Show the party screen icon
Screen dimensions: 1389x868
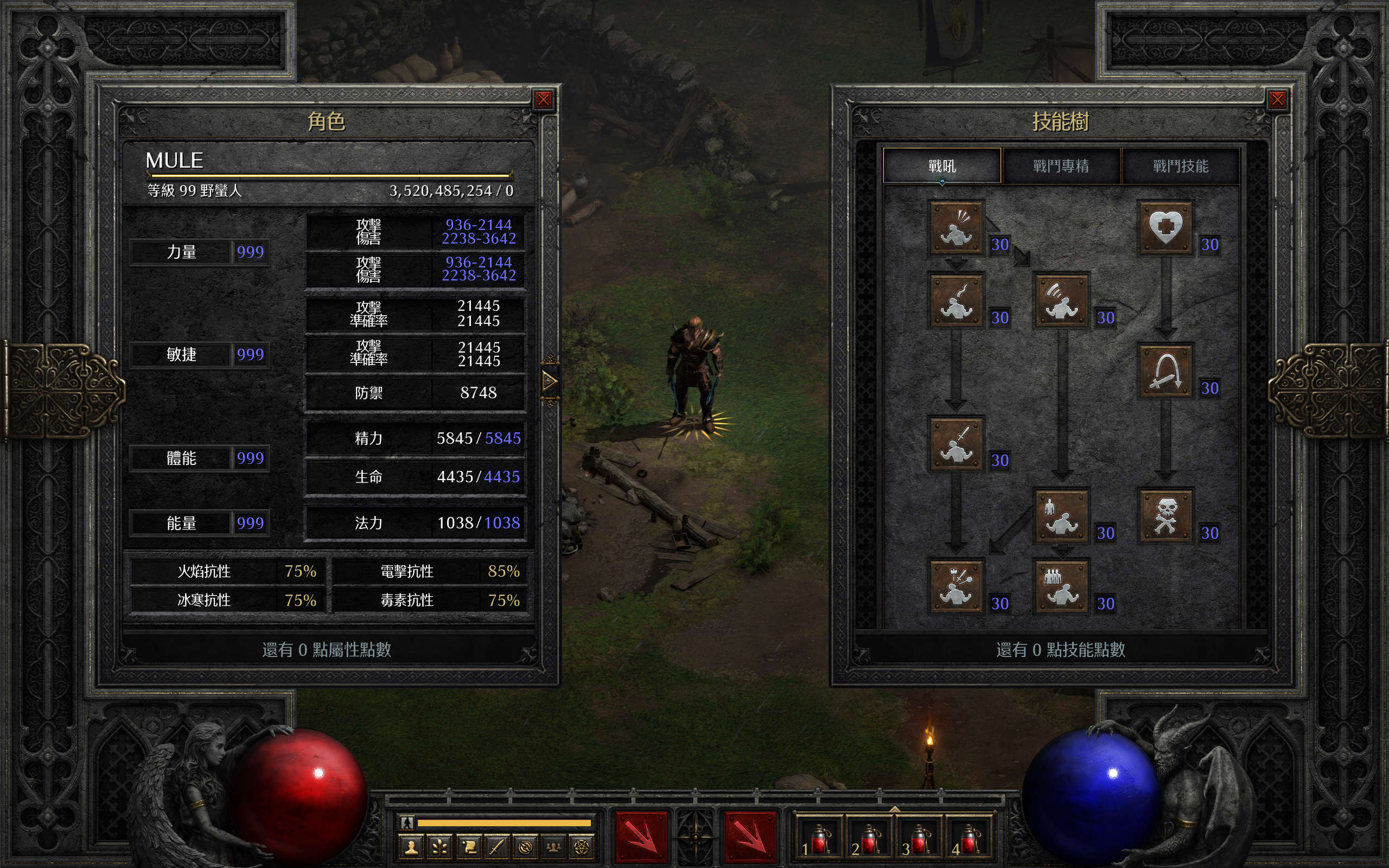(x=553, y=847)
